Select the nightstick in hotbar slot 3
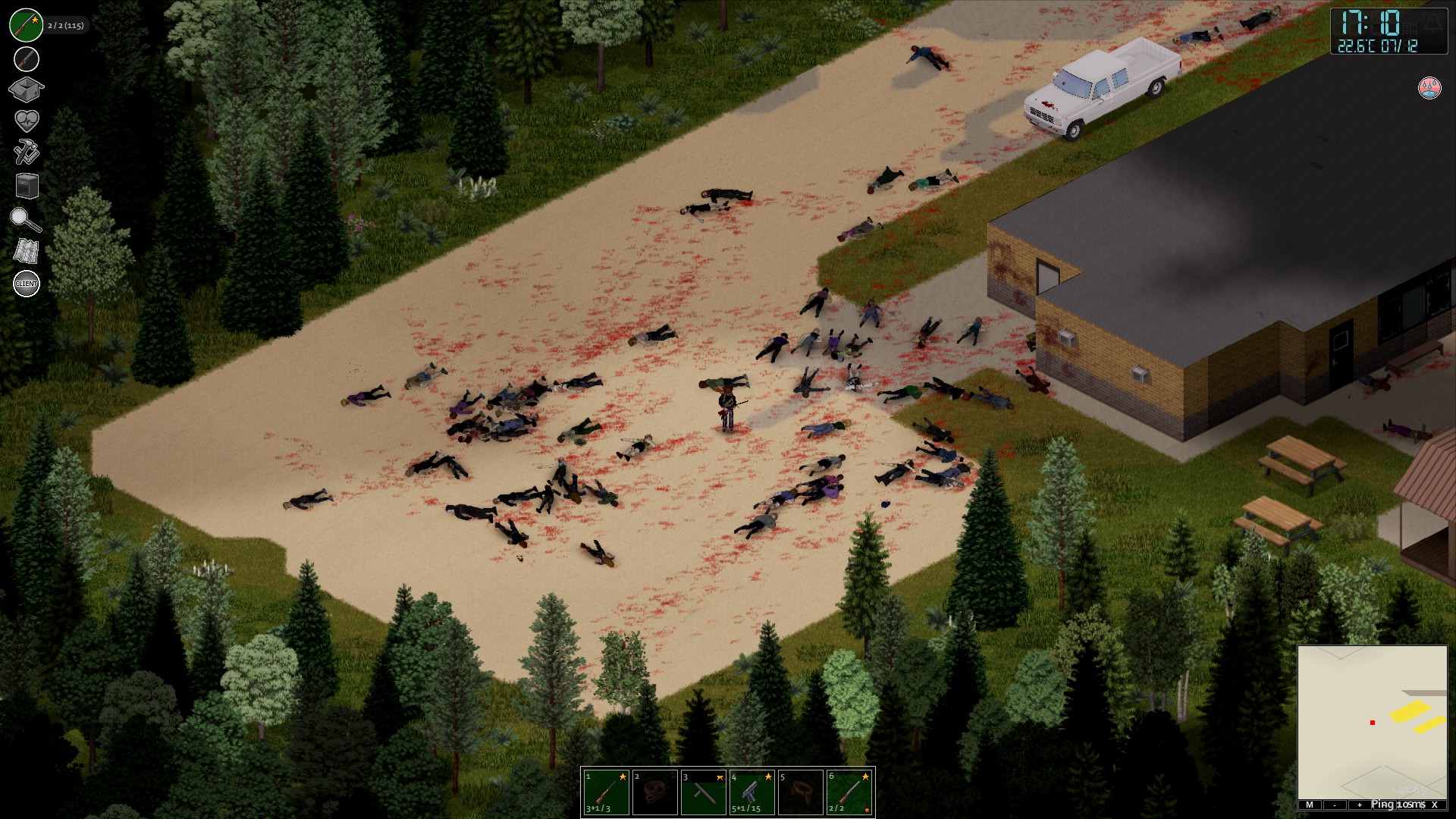Viewport: 1456px width, 819px height. tap(704, 795)
